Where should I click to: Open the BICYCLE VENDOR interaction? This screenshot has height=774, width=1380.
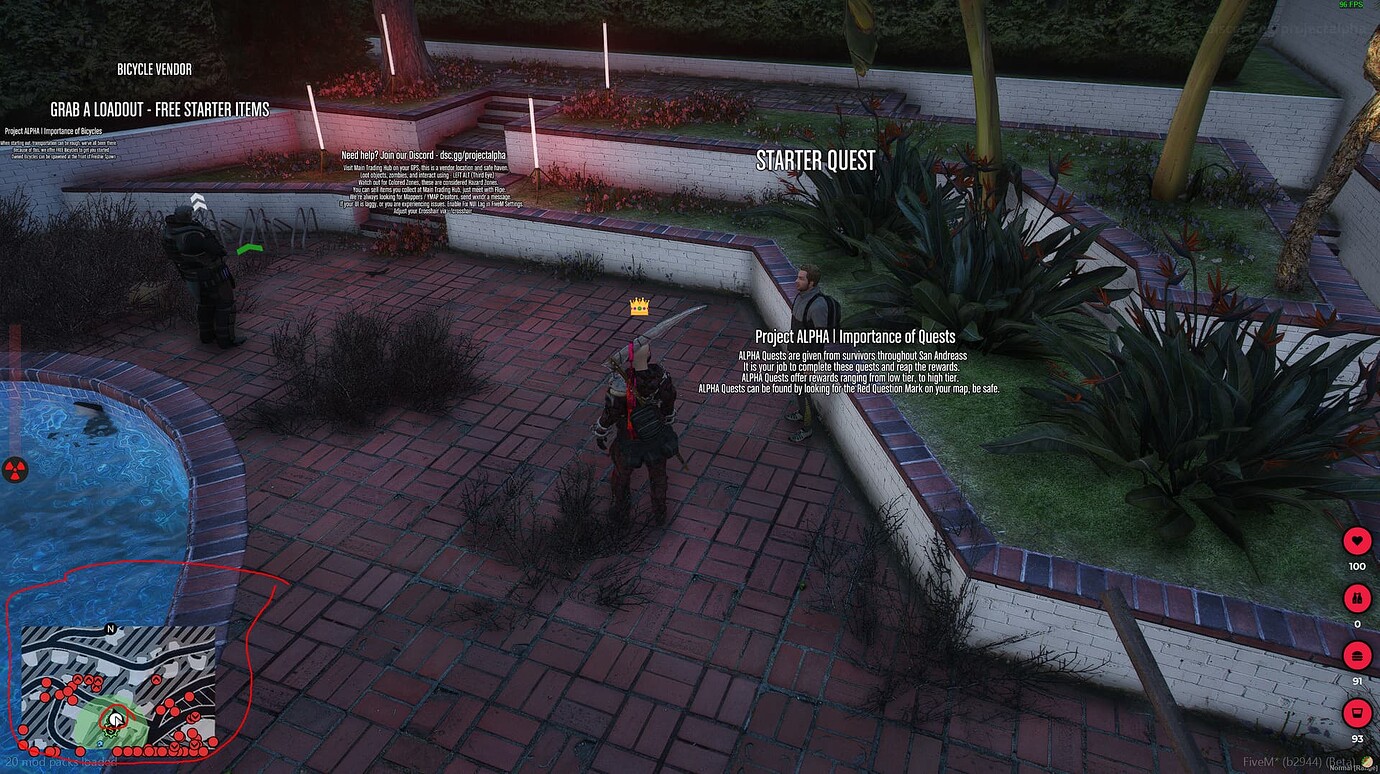coord(155,69)
